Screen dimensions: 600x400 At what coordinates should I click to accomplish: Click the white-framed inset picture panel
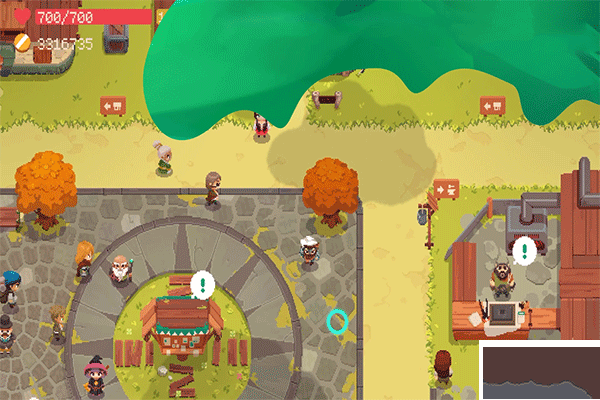(541, 371)
